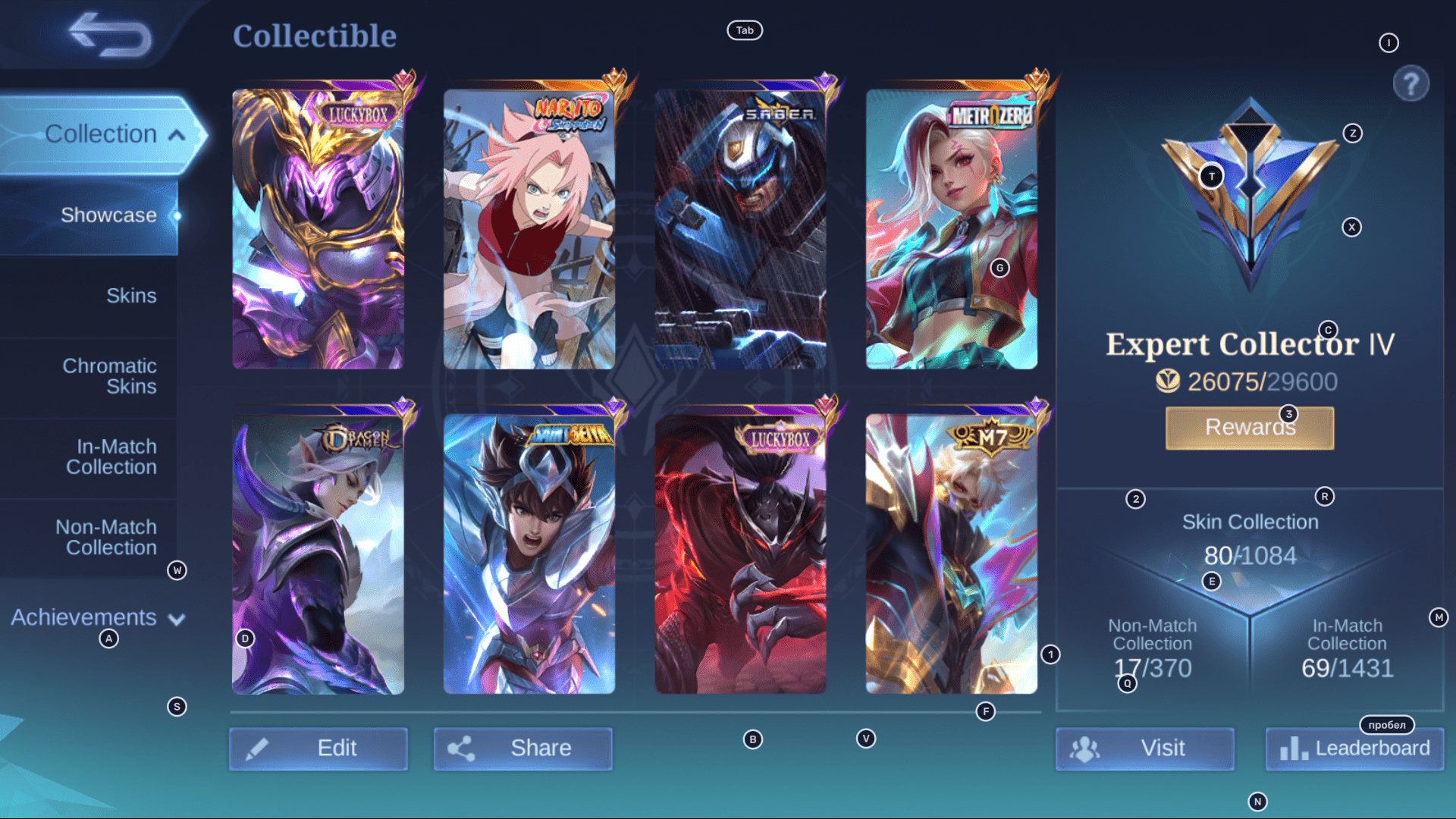Switch to the Showcase tab
The width and height of the screenshot is (1456, 819).
(109, 215)
